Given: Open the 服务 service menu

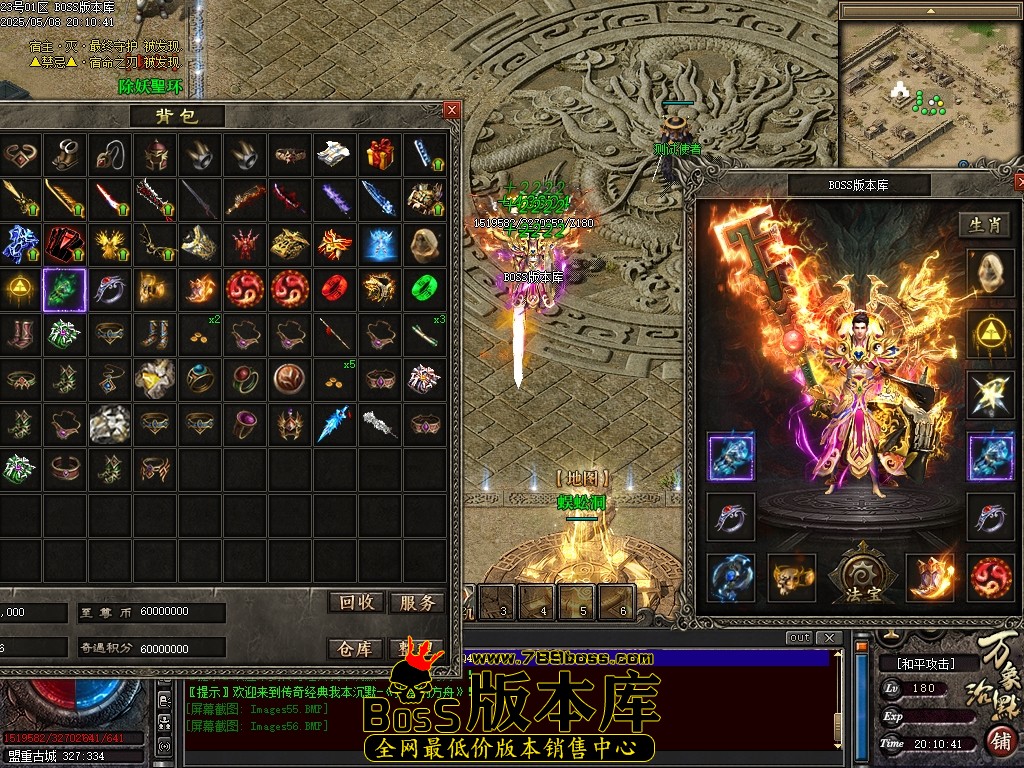Looking at the screenshot, I should coord(416,602).
